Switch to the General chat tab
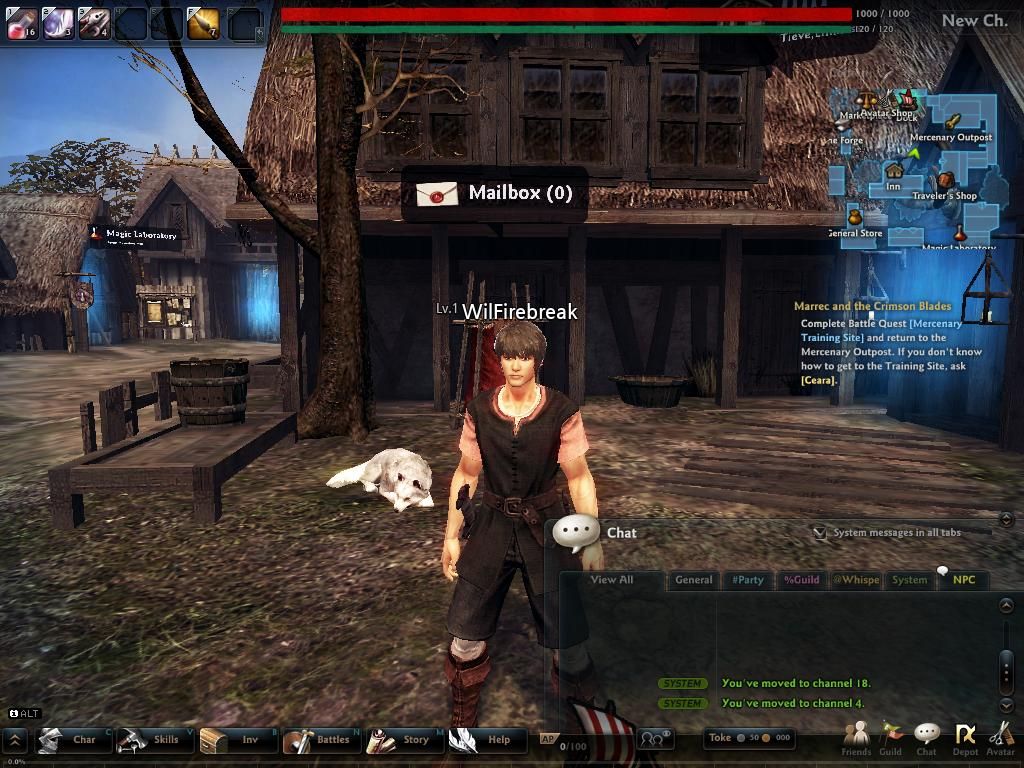The image size is (1024, 768). 693,580
